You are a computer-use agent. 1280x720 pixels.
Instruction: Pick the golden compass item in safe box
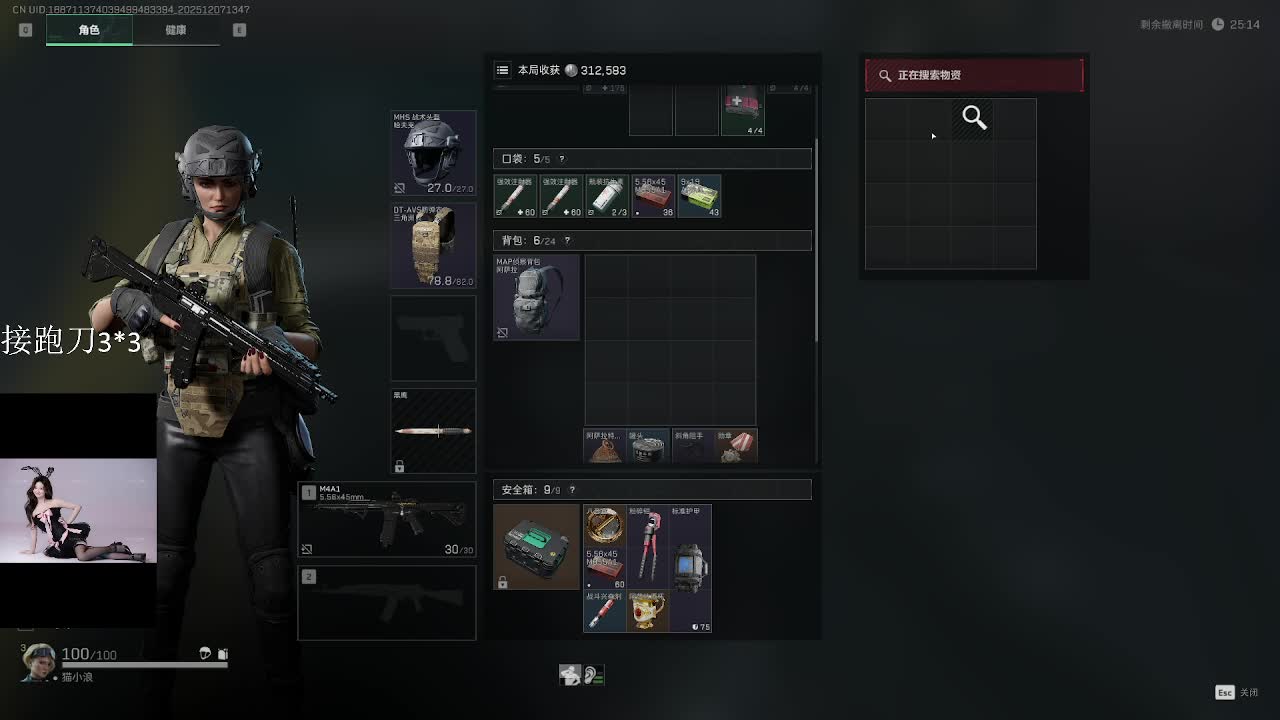click(604, 525)
